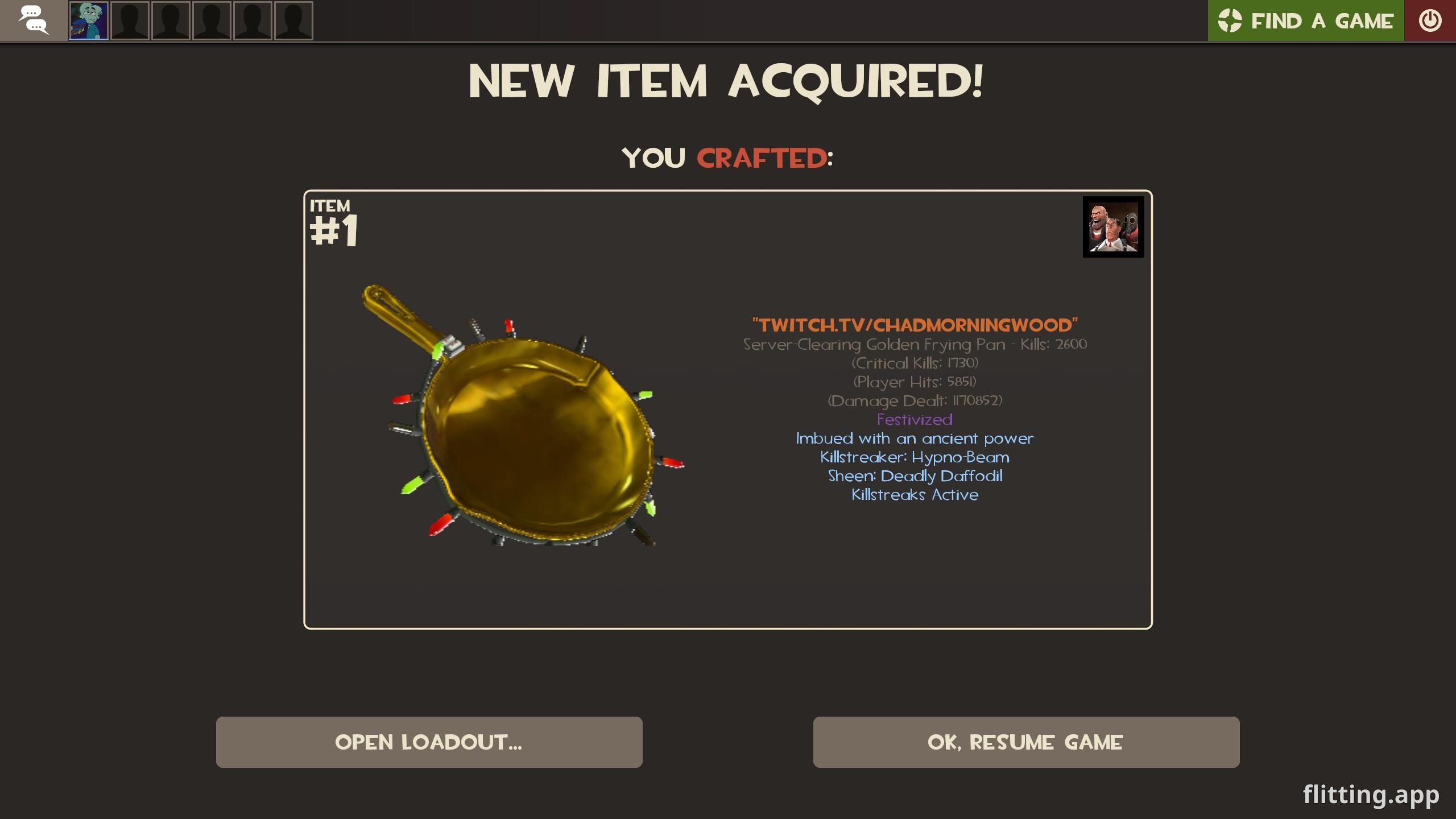Select the fourth empty friend silhouette icon
This screenshot has height=819, width=1456.
click(x=252, y=20)
